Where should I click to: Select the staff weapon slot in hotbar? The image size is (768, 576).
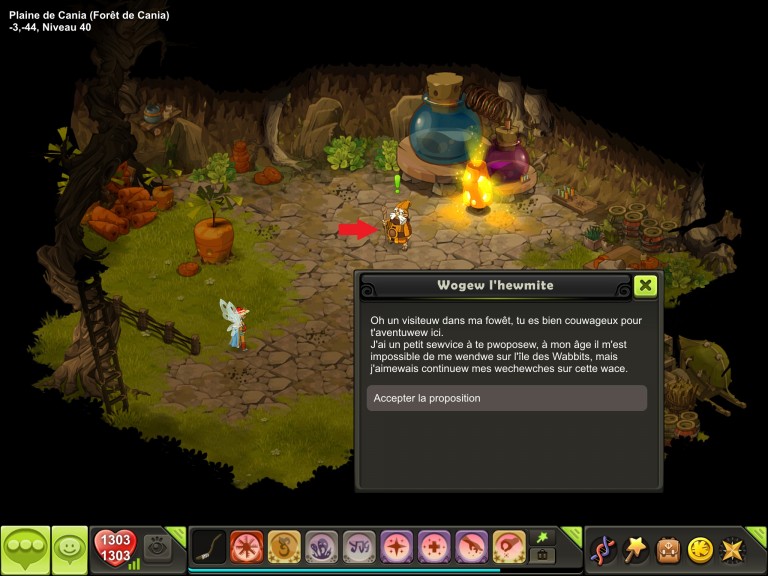pos(208,547)
